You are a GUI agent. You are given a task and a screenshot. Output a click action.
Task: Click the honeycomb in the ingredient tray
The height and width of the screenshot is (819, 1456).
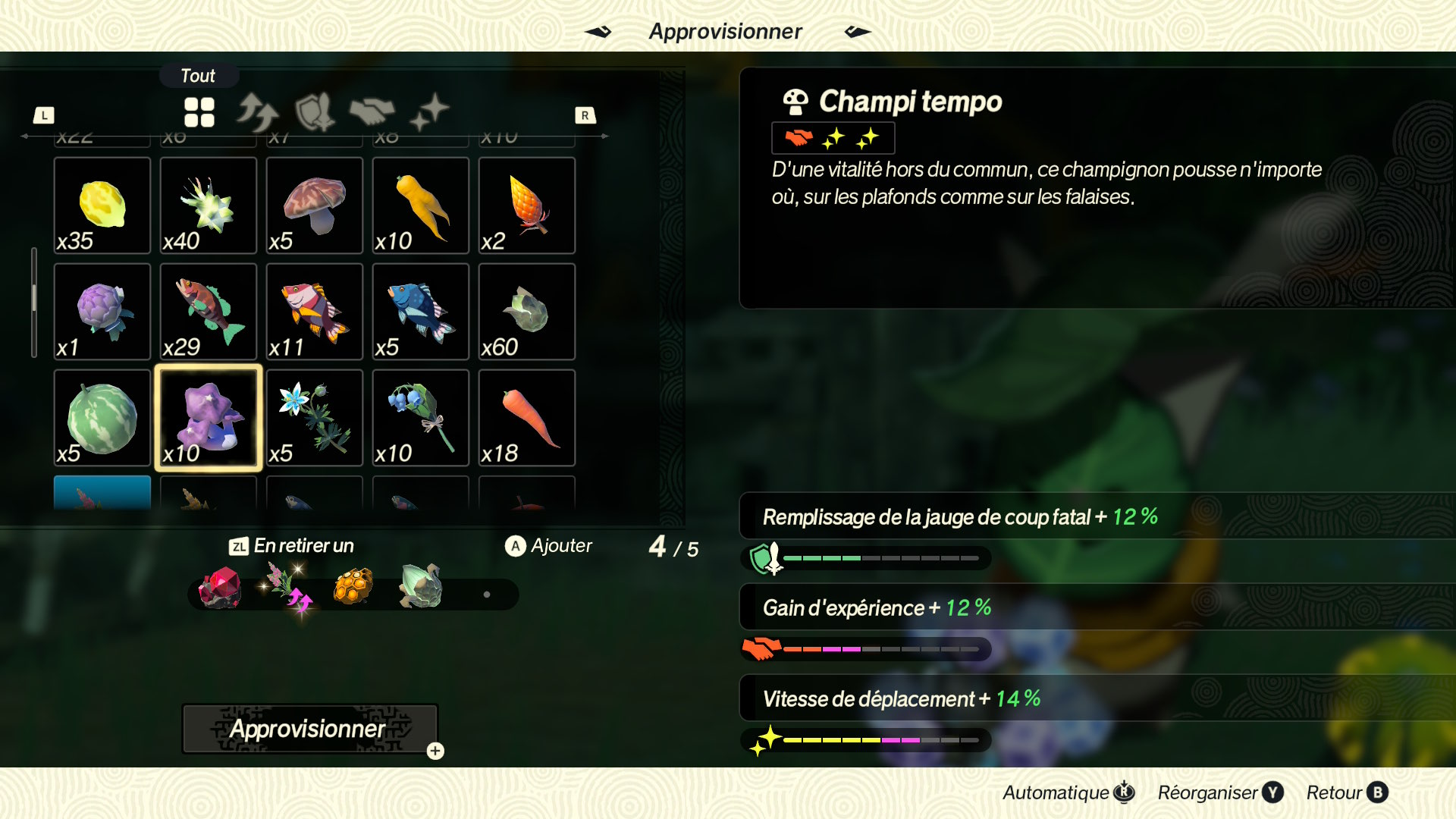[x=353, y=587]
